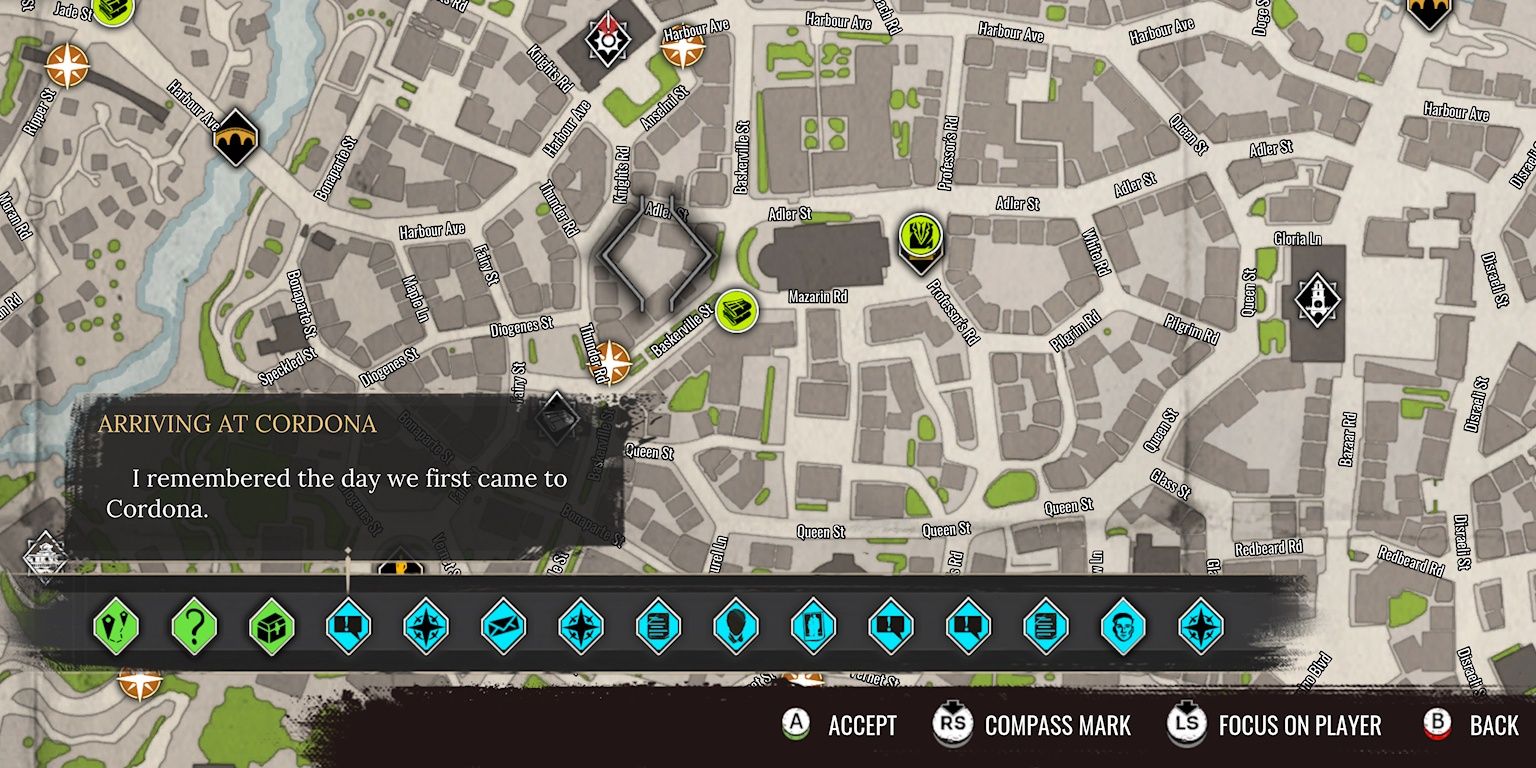Click the church marker near Knights Rd
This screenshot has height=768, width=1536.
pos(606,42)
